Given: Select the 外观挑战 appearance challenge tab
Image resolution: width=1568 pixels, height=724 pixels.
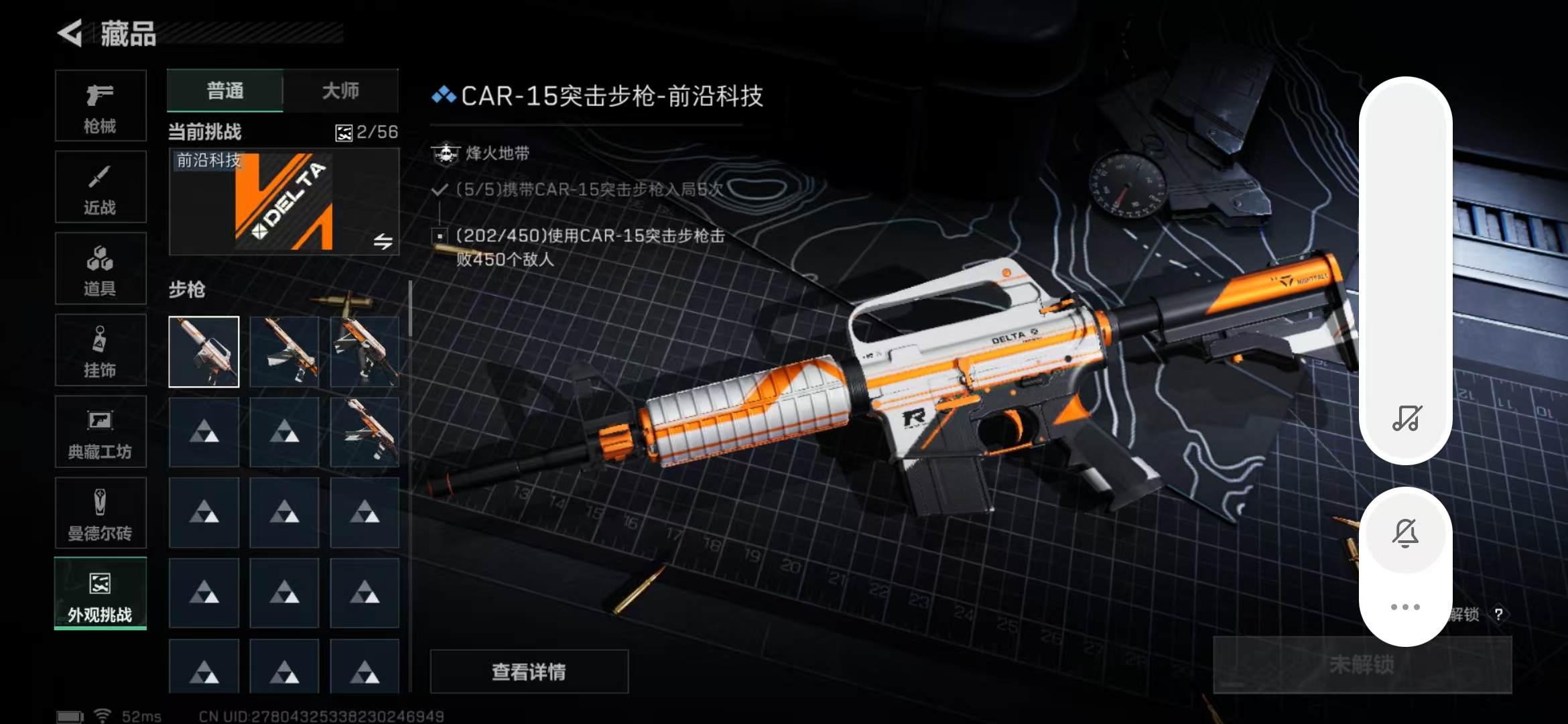Looking at the screenshot, I should 101,594.
